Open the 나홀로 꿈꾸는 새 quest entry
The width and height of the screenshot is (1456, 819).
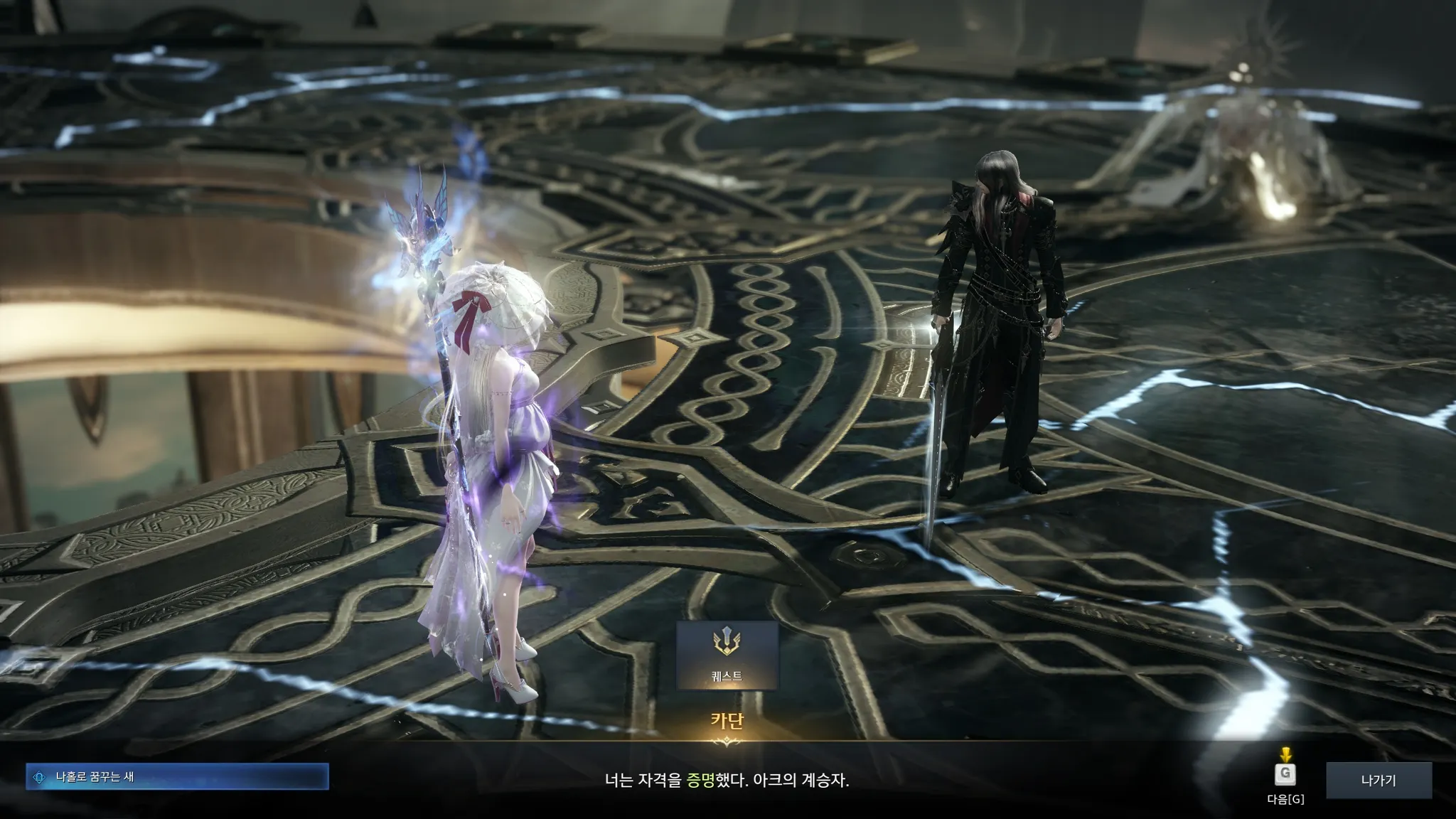(x=177, y=777)
